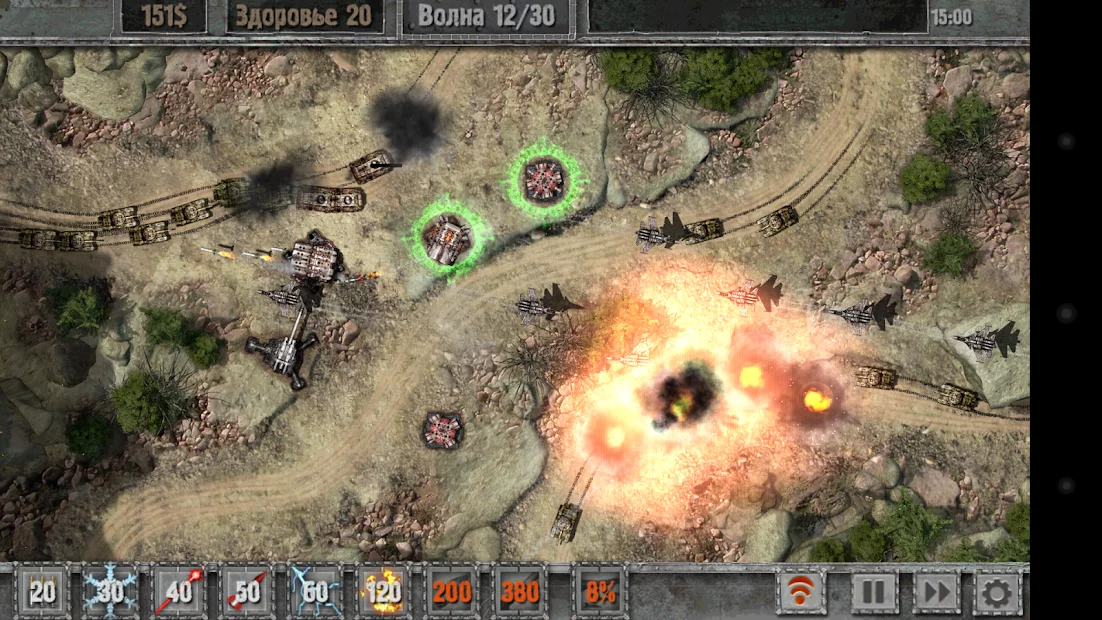
Task: Pause the game
Action: click(874, 592)
